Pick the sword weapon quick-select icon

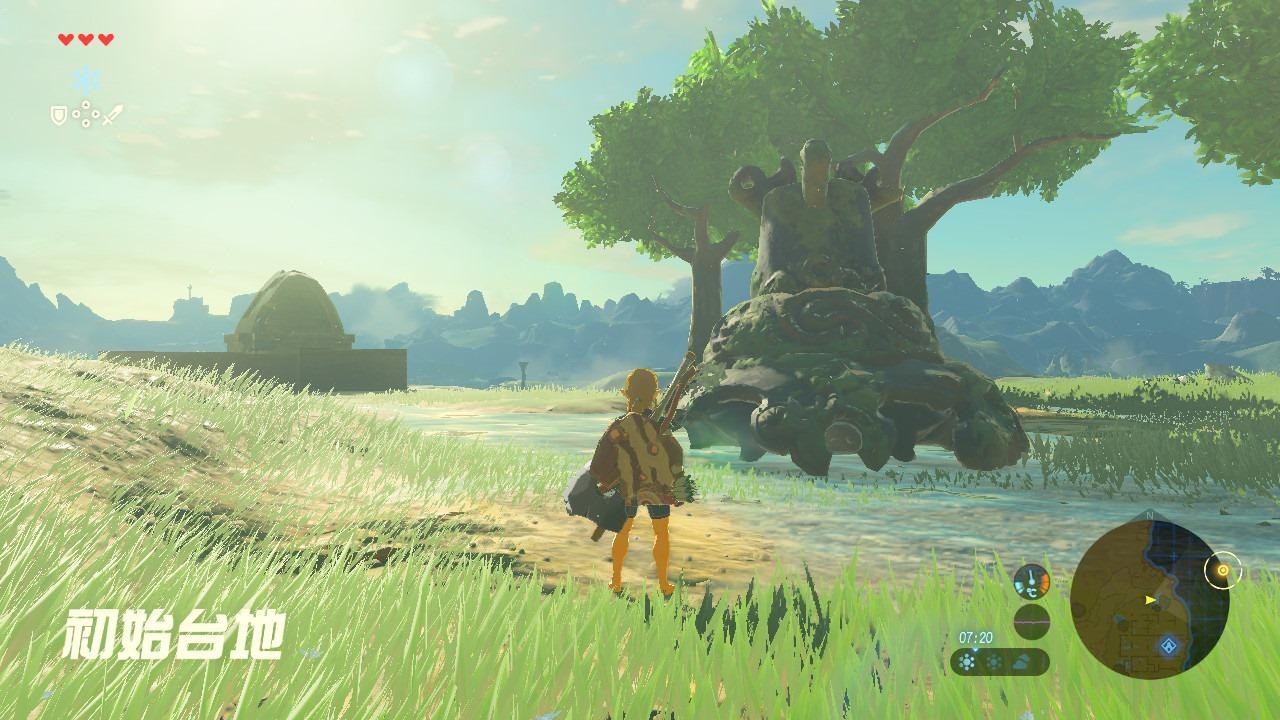coord(112,115)
